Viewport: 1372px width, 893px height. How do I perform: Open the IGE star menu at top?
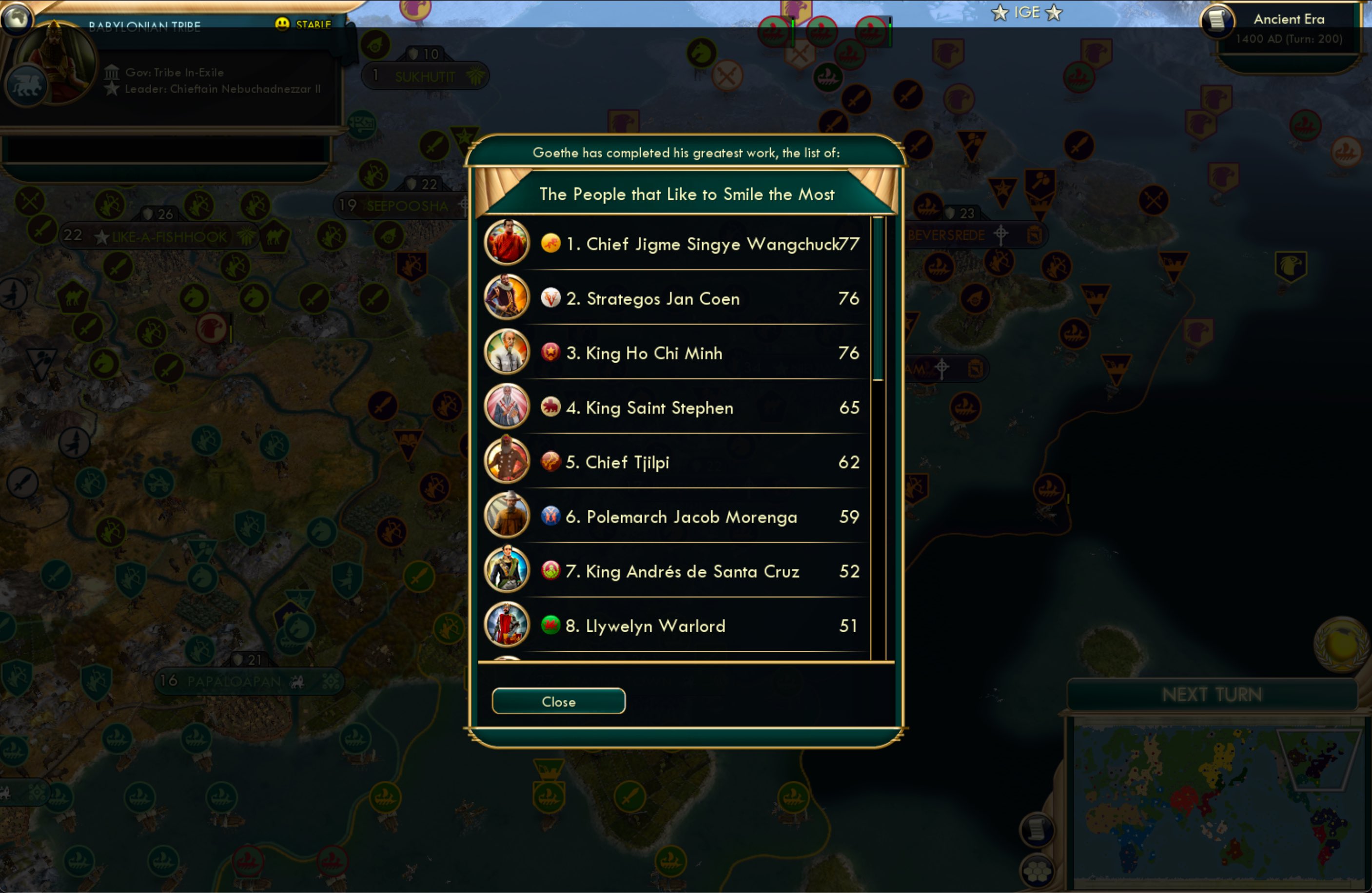point(1025,12)
